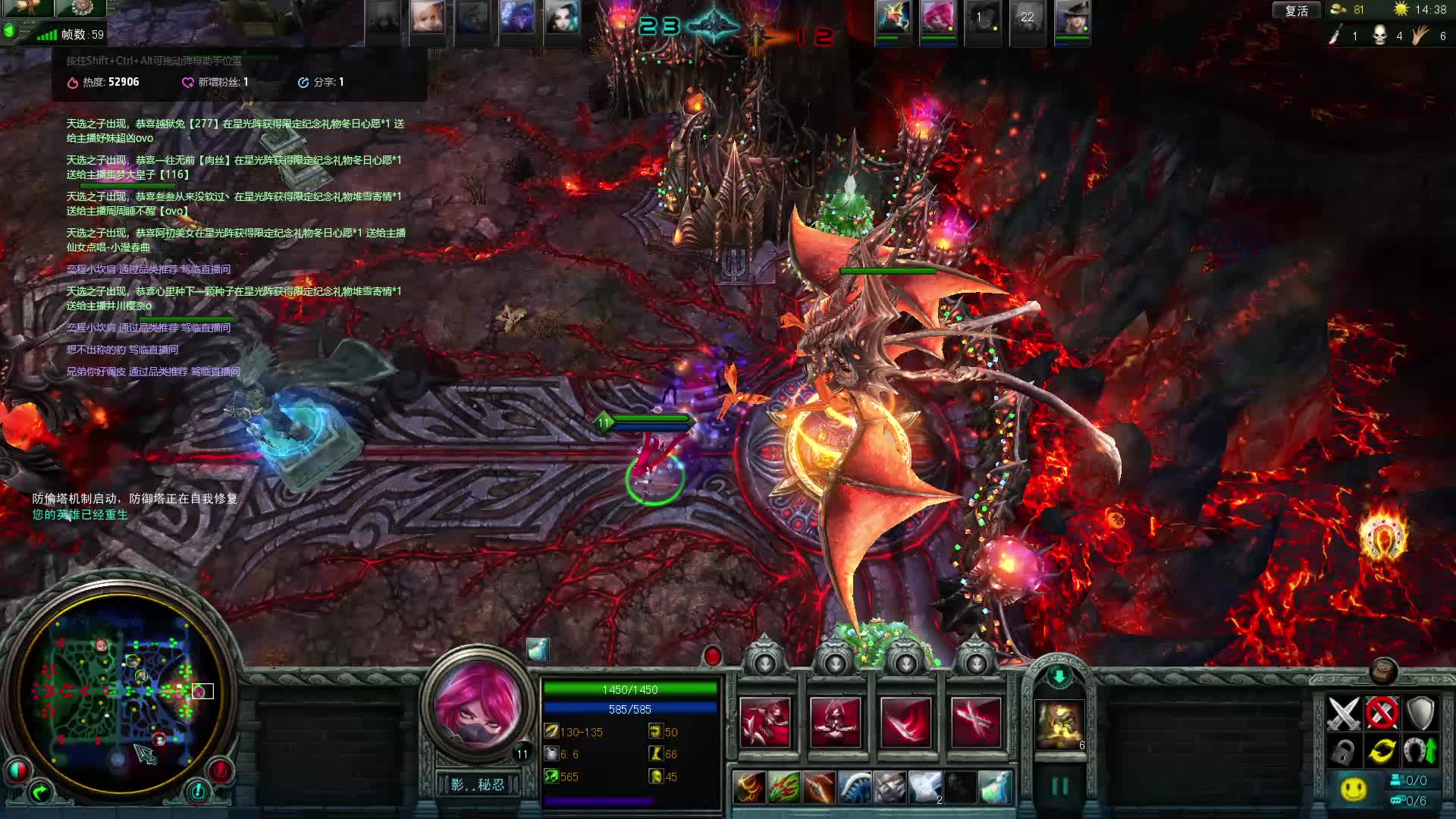Viewport: 1456px width, 819px height.
Task: Trigger the crossed-blades ultimate skill
Action: [975, 723]
